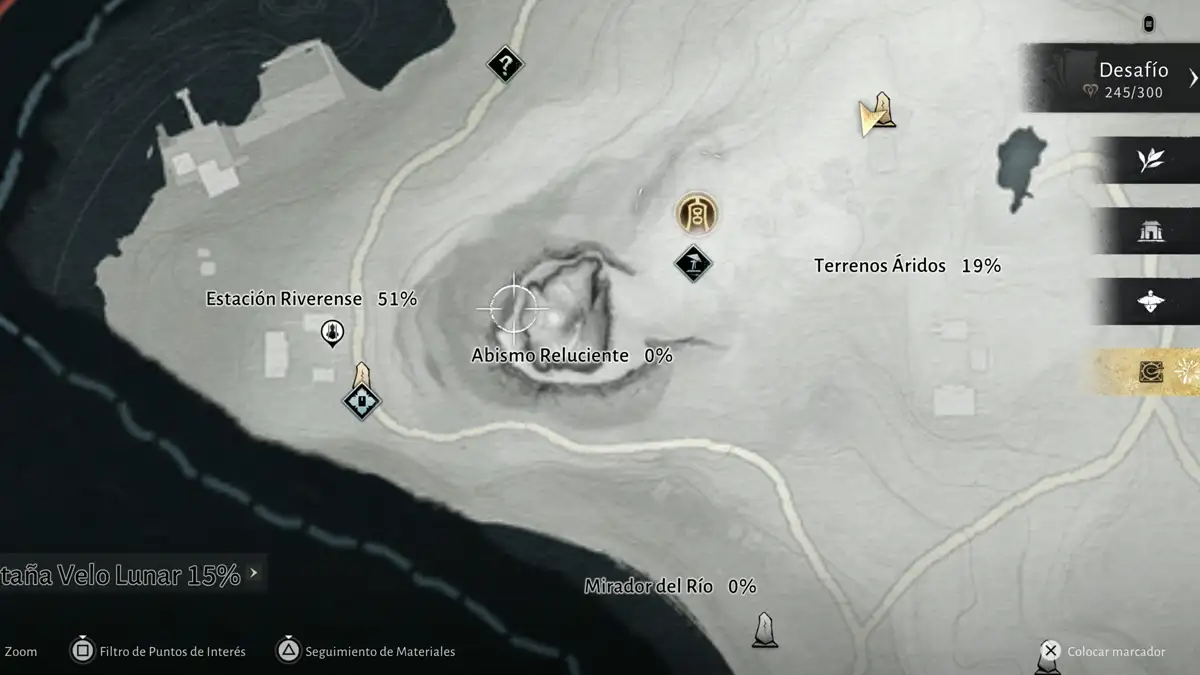This screenshot has height=675, width=1200.
Task: Click the grey stone marker near Mirador del Río
Action: coord(765,630)
